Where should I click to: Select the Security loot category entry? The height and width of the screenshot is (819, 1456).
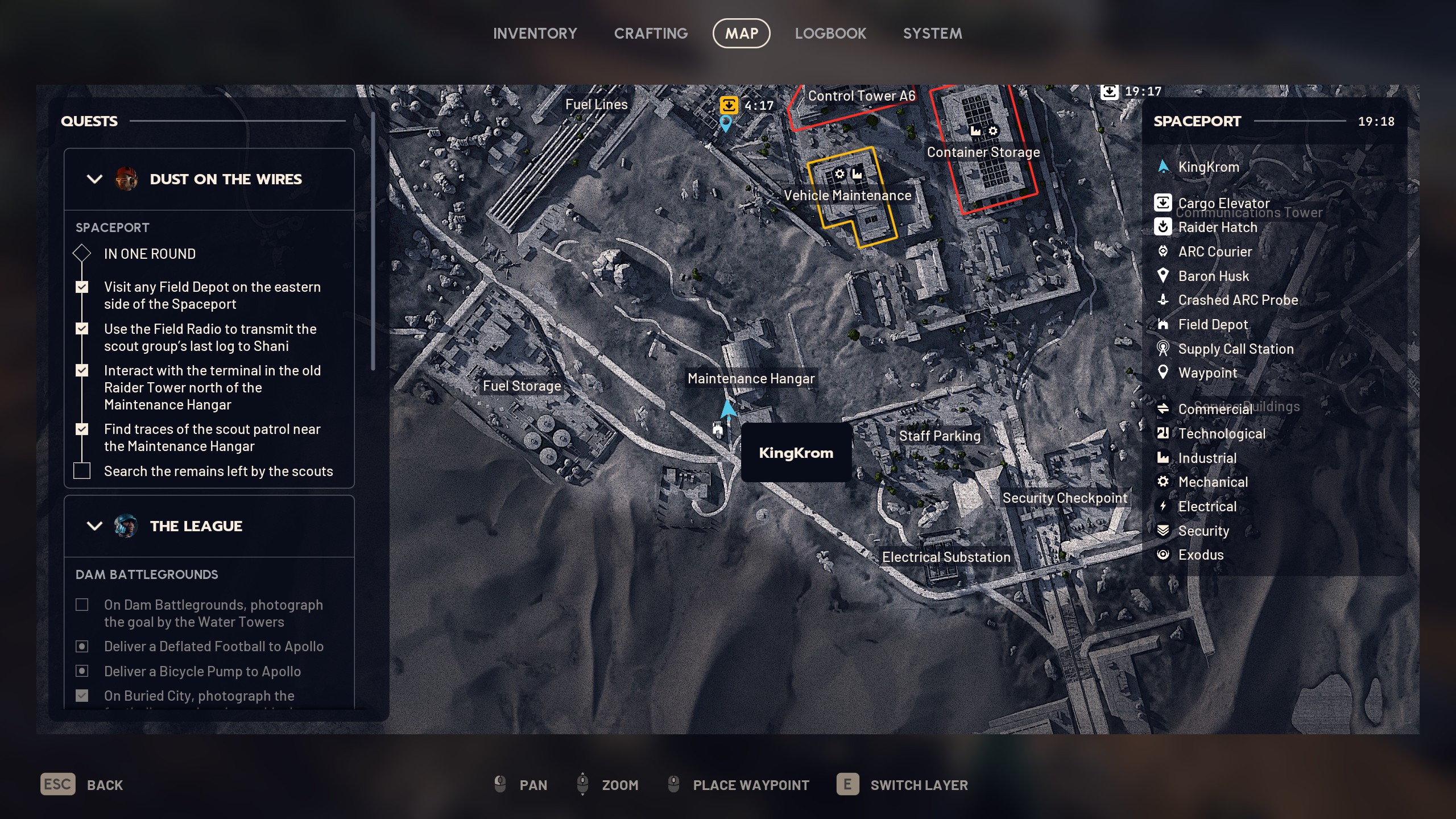point(1203,531)
